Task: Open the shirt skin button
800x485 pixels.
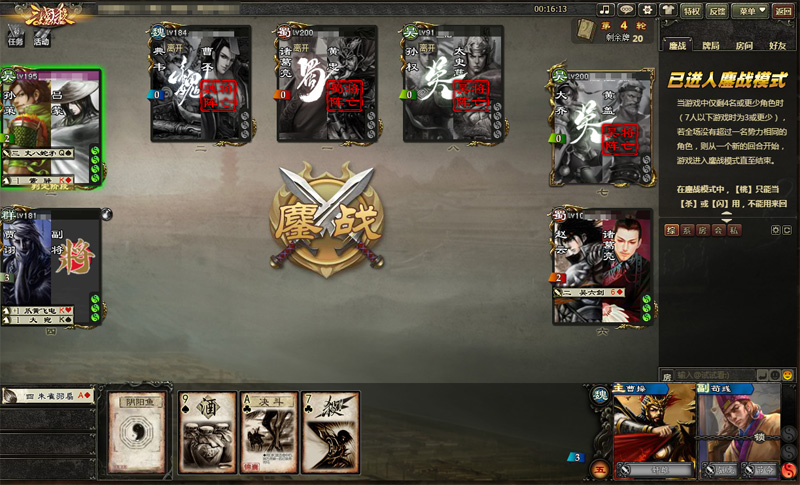Action: (668, 10)
